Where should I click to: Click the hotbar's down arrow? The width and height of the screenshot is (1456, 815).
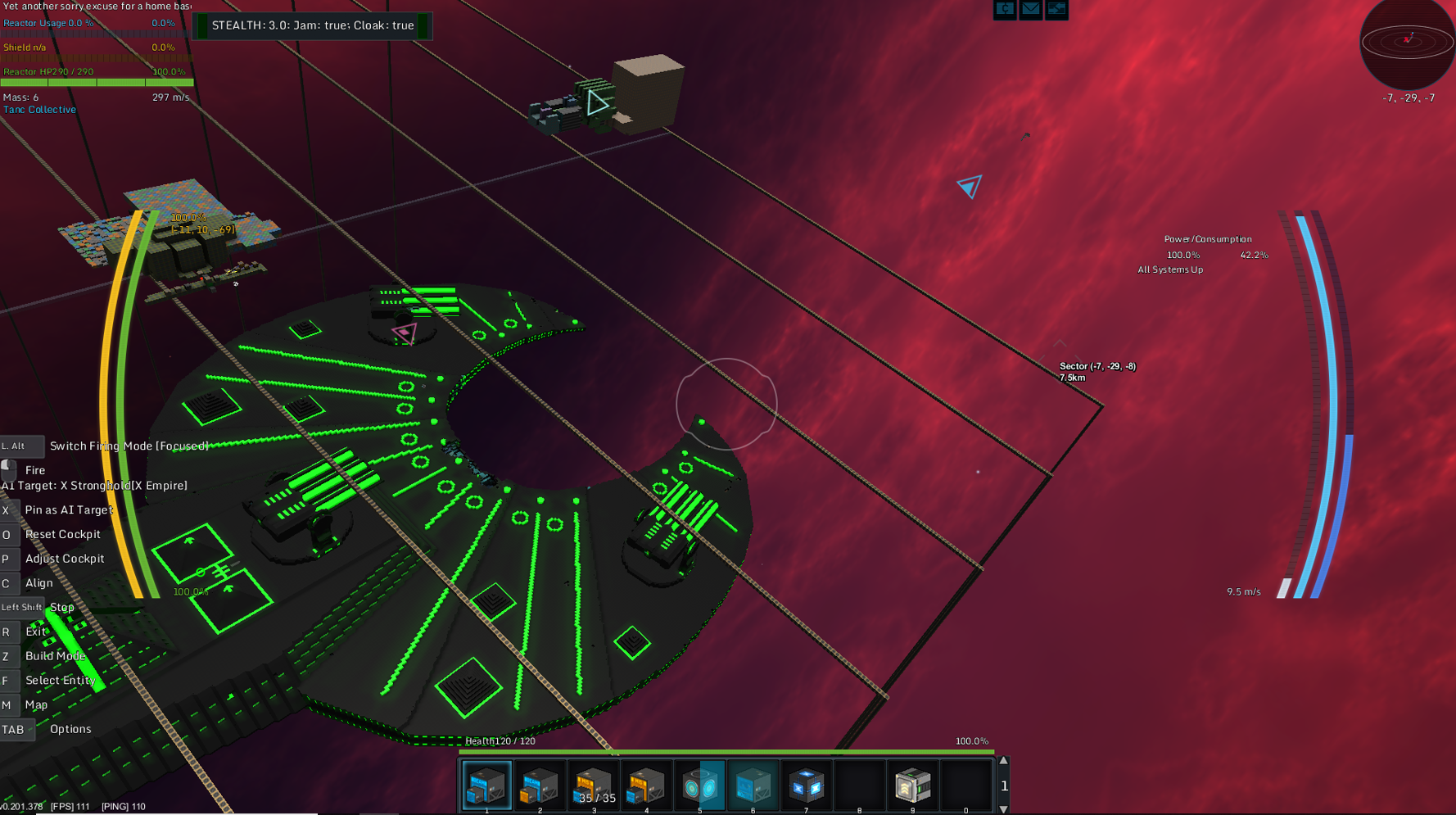click(x=1004, y=808)
